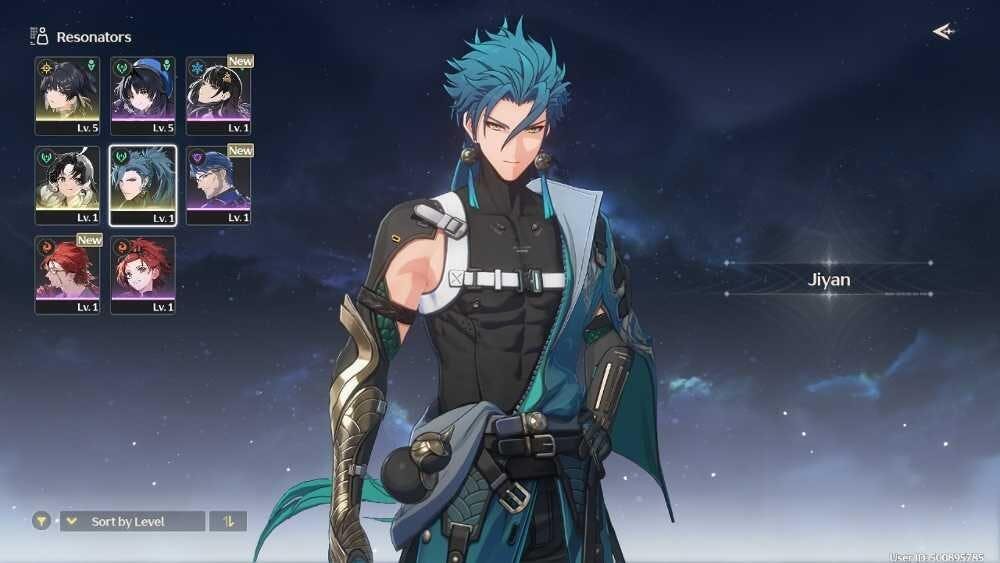Choose the resonator wearing a blue beret

[143, 95]
